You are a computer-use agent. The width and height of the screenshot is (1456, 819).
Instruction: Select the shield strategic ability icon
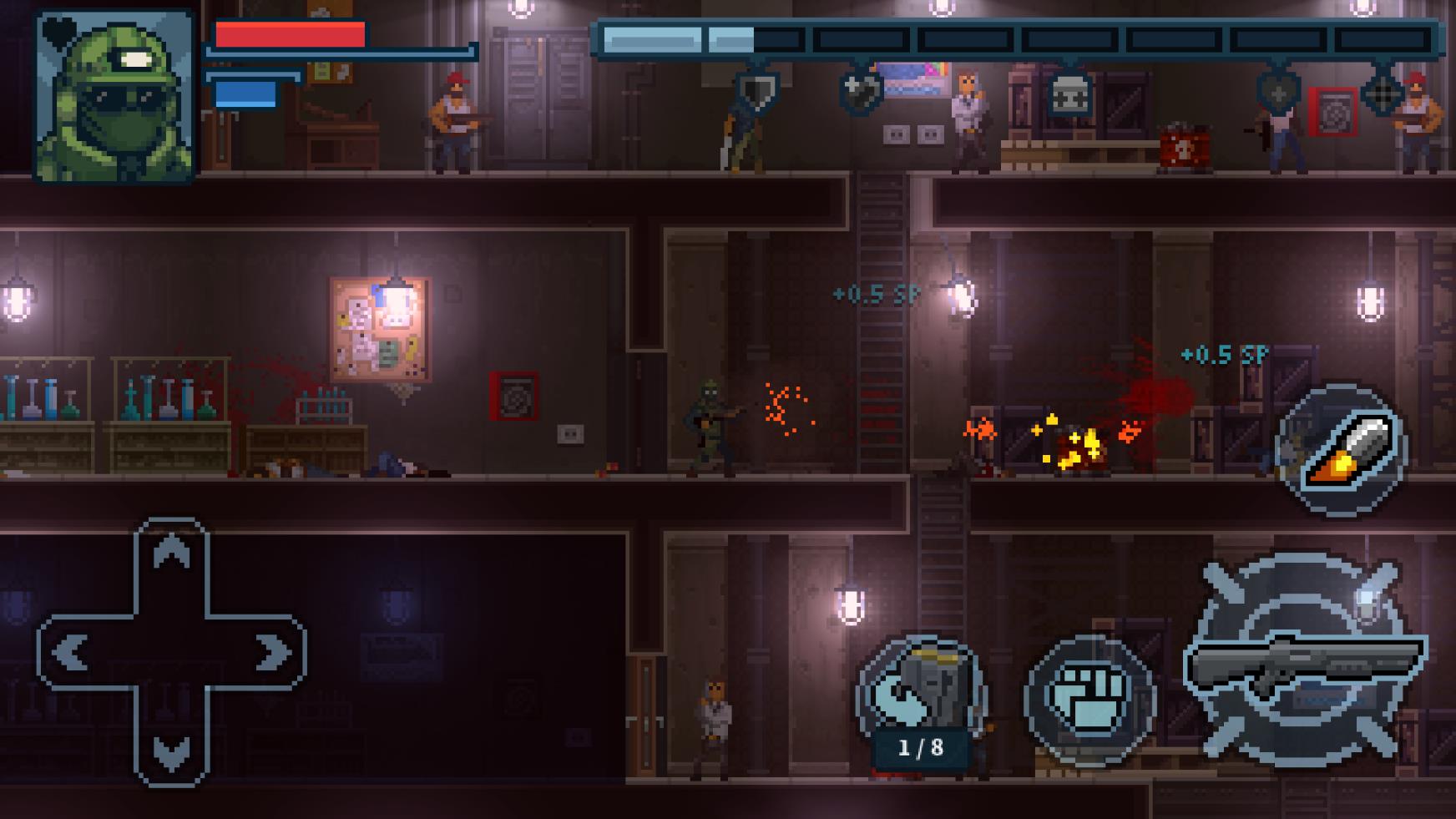[x=757, y=88]
